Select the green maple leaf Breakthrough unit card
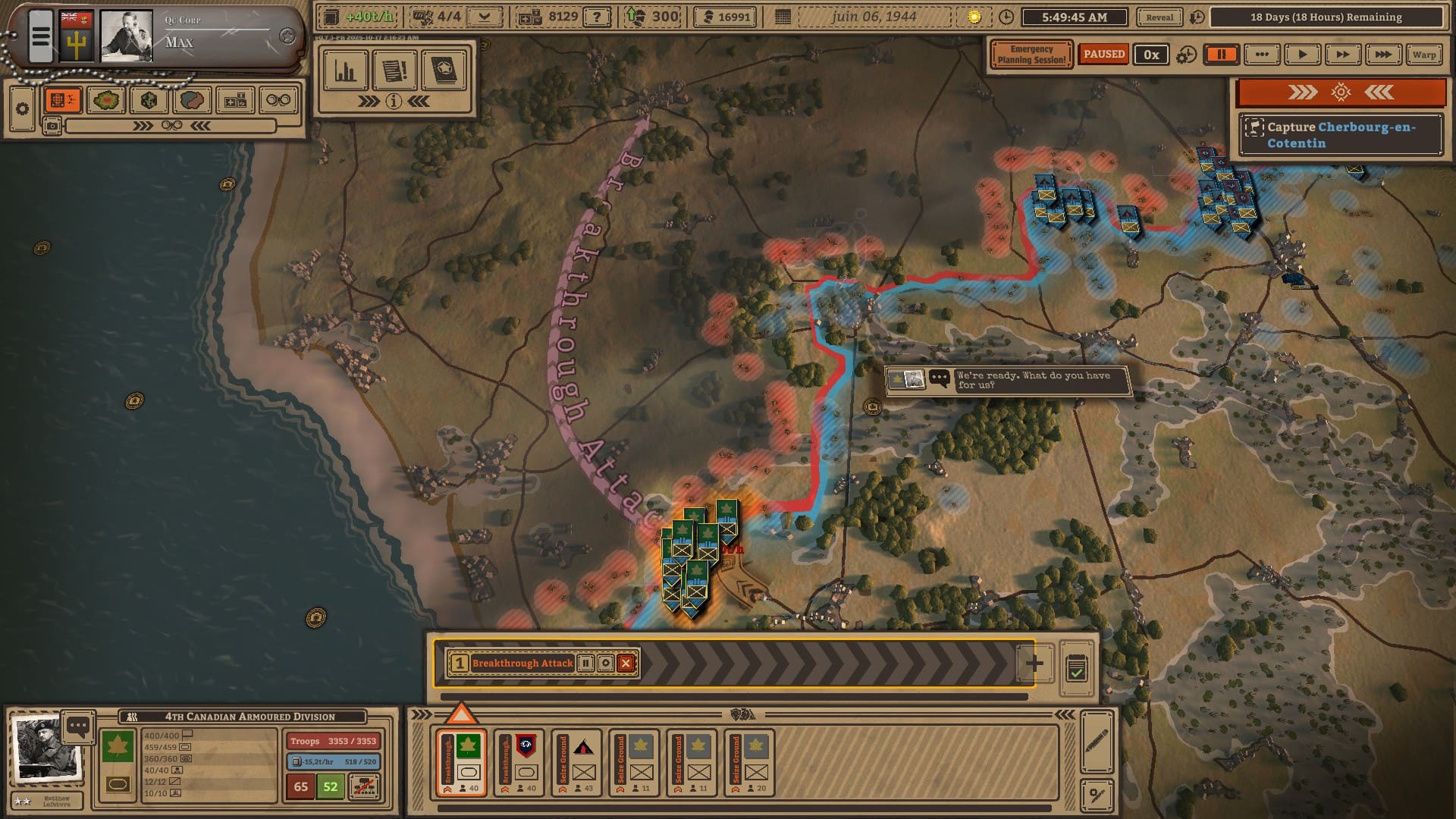 tap(461, 762)
